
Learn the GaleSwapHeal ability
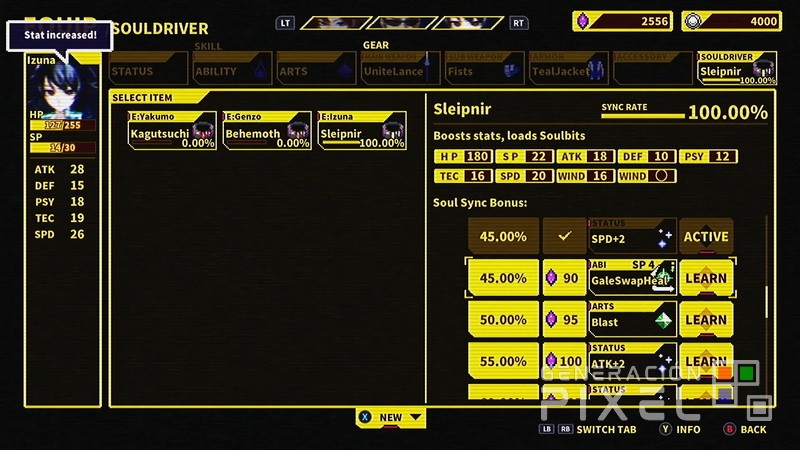coord(706,278)
